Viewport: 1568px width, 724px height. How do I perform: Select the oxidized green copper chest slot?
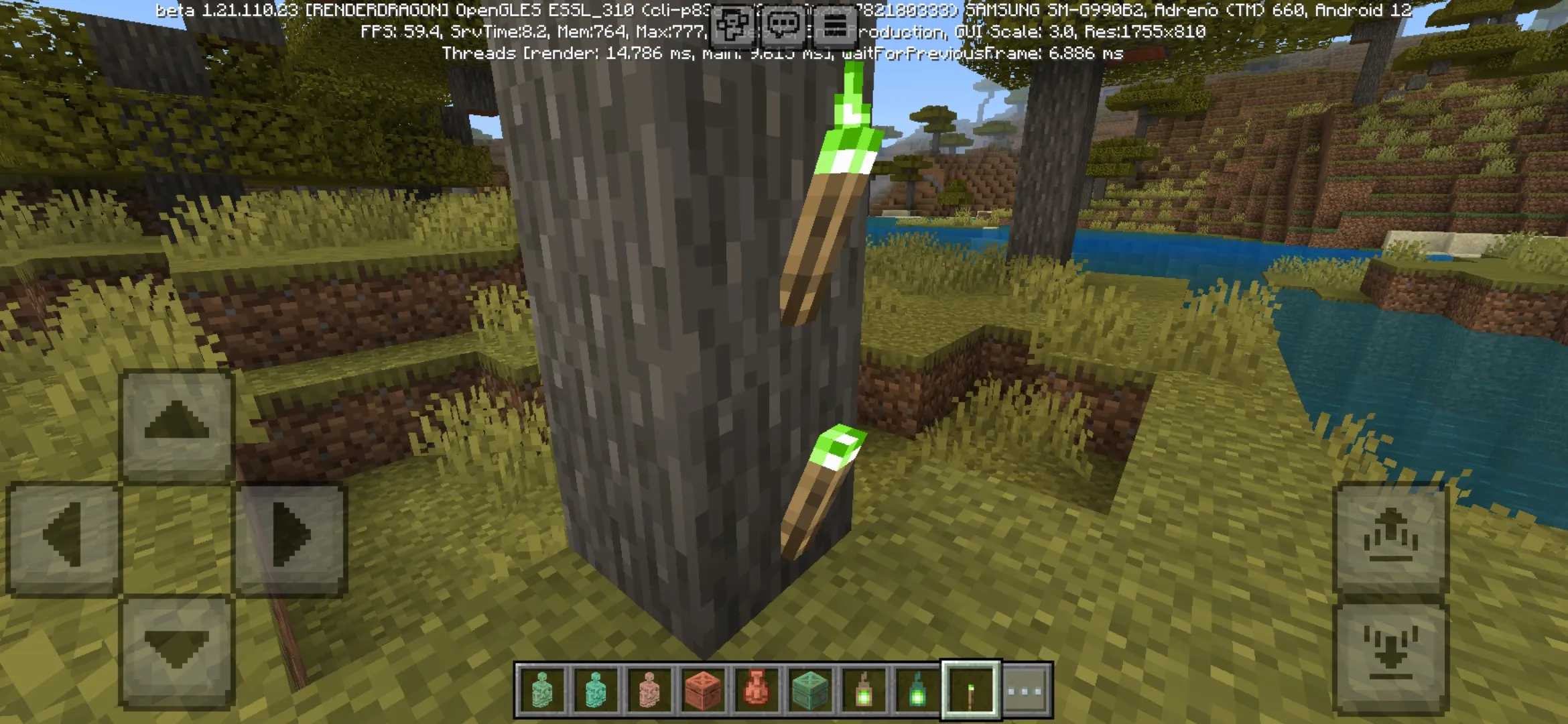coord(810,690)
